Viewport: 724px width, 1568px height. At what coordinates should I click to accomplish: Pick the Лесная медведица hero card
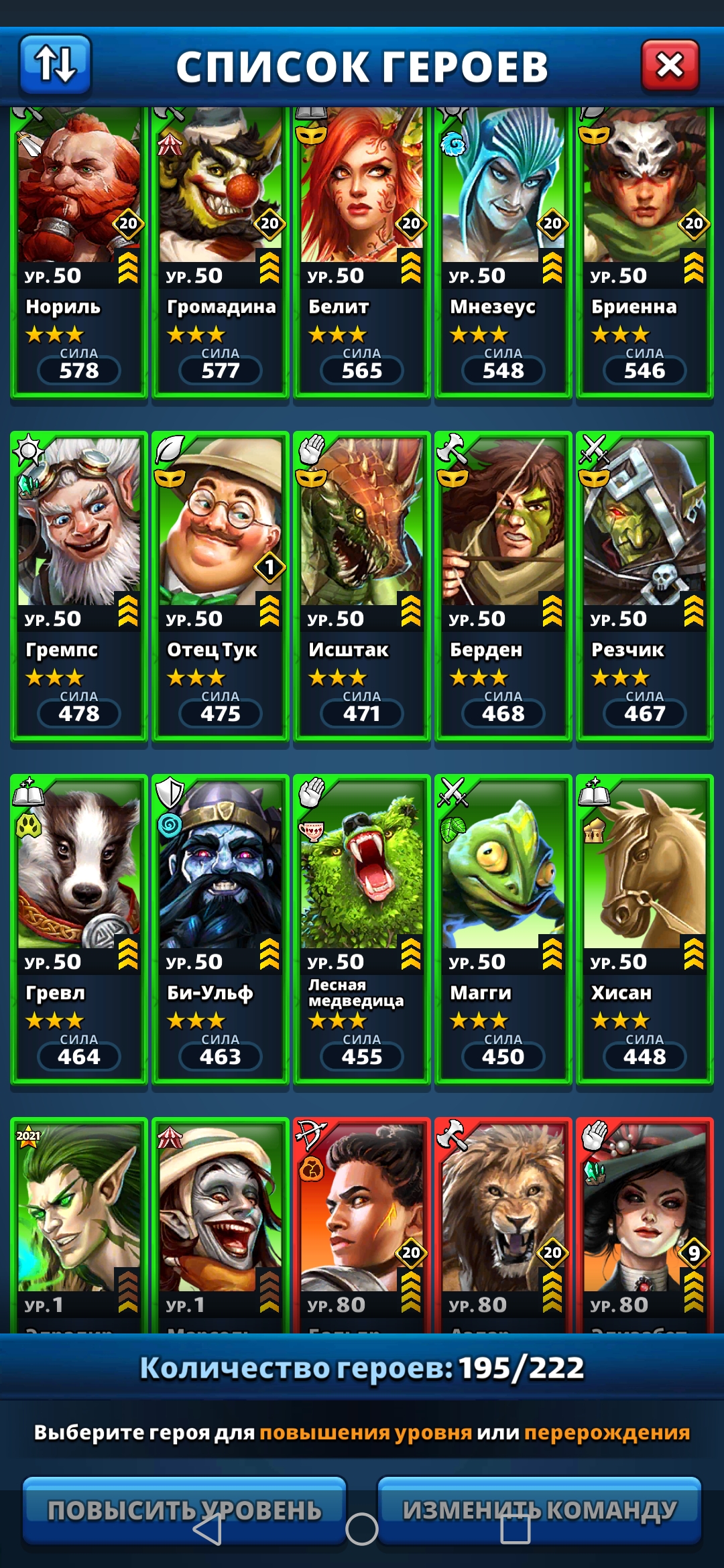coord(362,929)
